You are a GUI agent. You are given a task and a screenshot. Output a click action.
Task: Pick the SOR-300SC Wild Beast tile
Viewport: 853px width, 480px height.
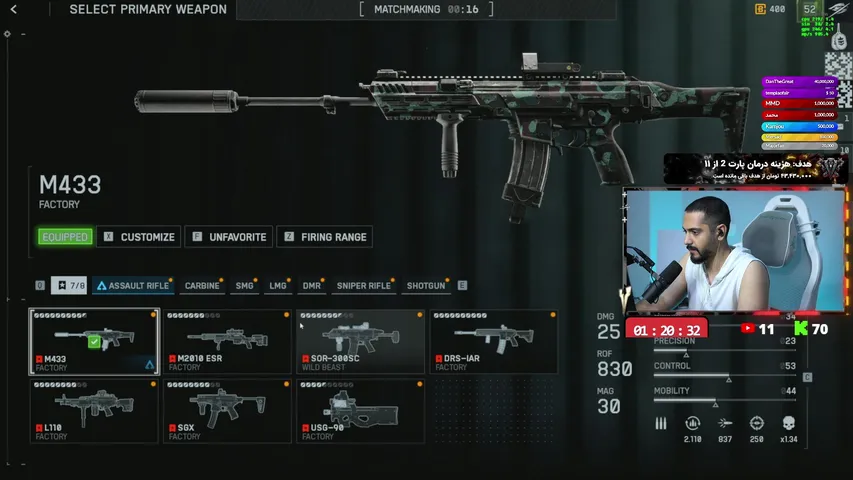(361, 341)
